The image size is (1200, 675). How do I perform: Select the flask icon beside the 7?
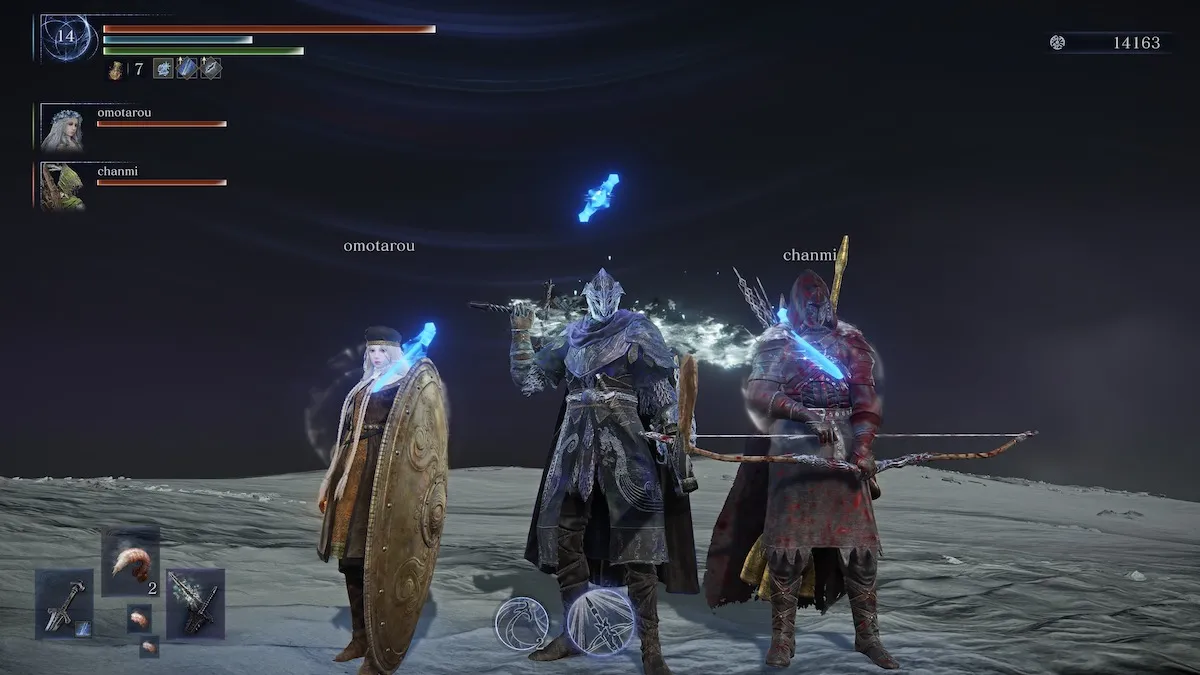point(116,70)
